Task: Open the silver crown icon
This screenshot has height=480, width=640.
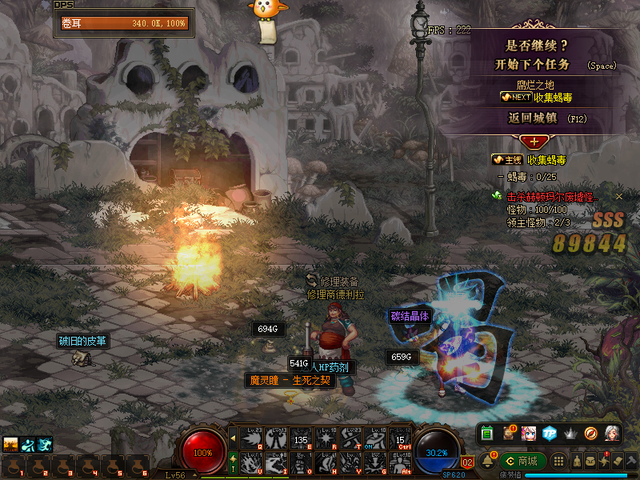Action: coord(570,433)
